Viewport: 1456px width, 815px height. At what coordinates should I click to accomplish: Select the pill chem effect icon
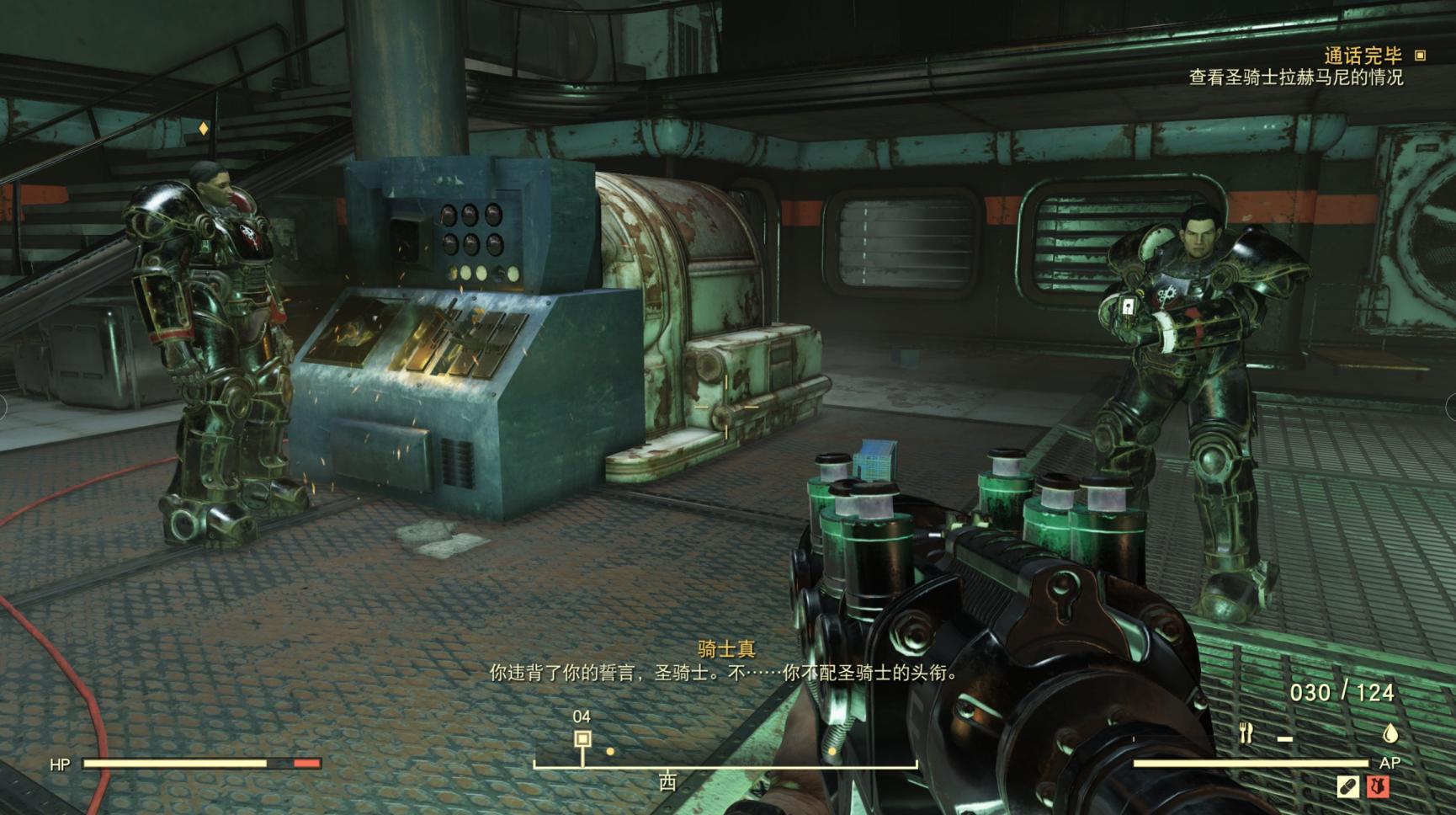[1347, 786]
